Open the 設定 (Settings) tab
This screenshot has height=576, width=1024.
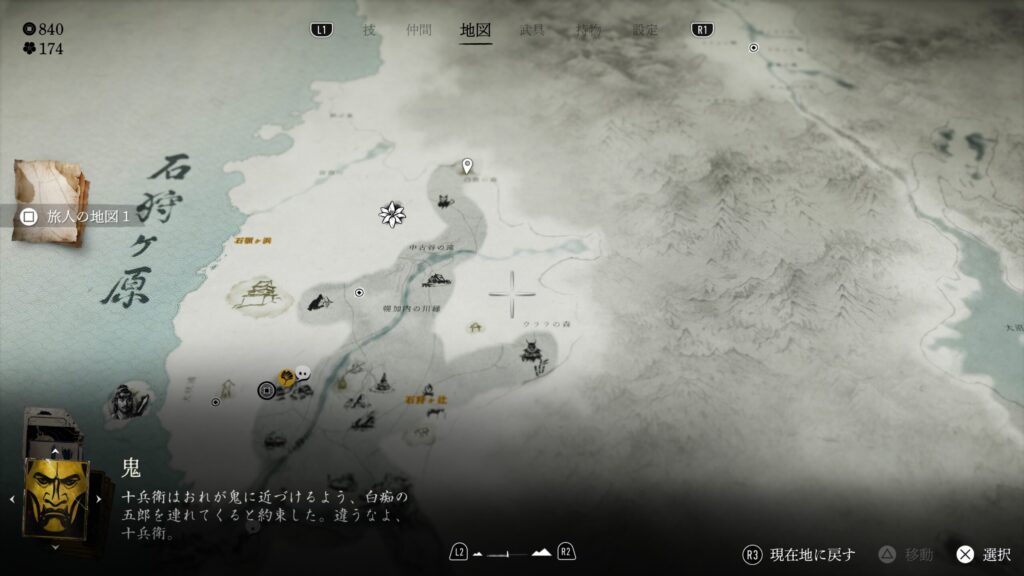(645, 30)
